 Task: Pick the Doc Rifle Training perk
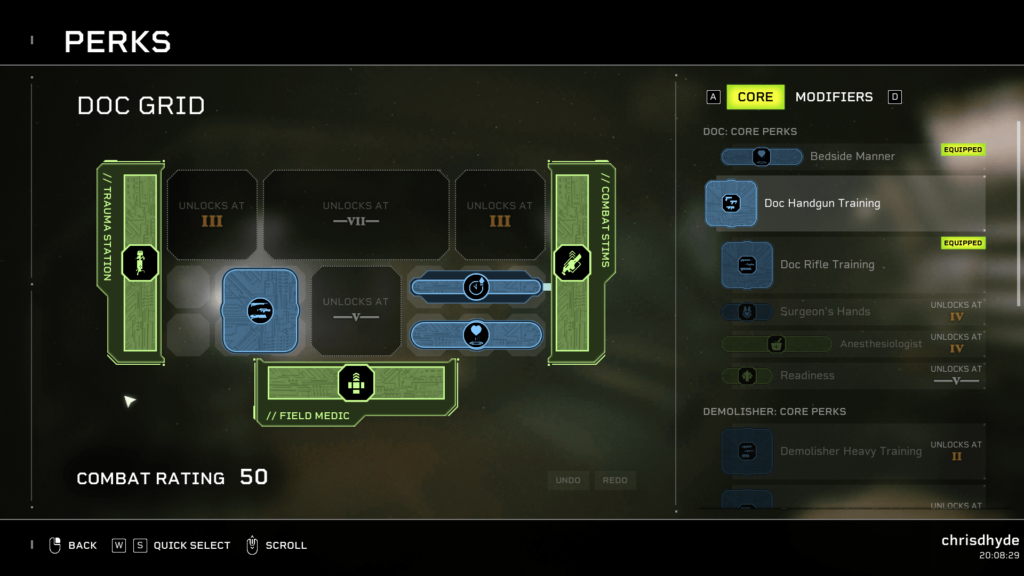pos(827,265)
